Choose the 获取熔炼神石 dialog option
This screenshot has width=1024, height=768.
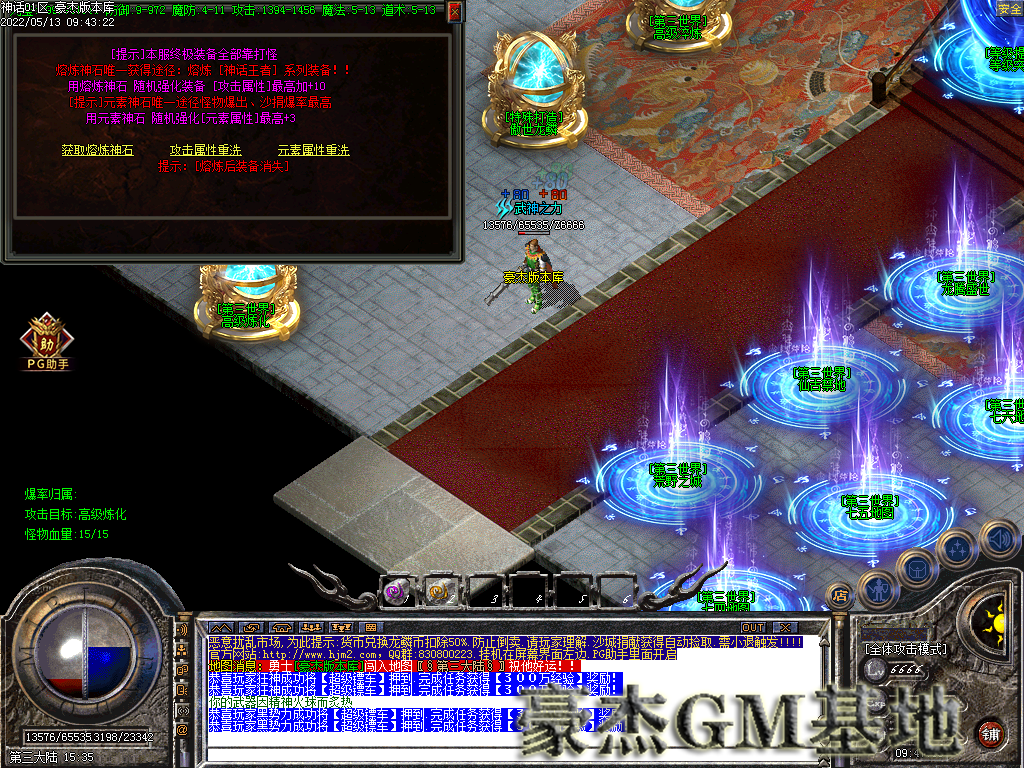click(x=97, y=150)
